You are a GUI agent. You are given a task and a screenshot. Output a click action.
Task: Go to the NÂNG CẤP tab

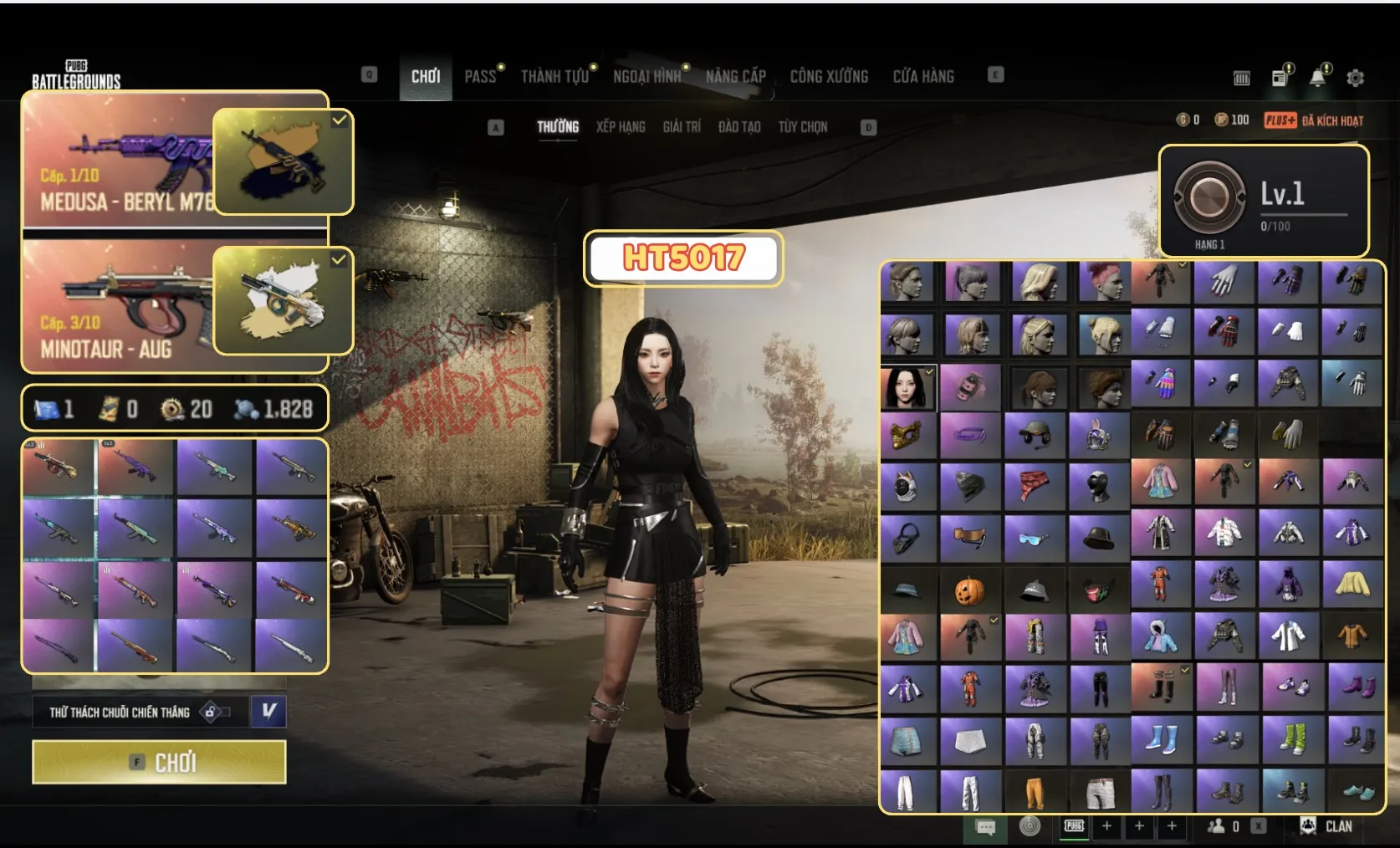[x=735, y=77]
